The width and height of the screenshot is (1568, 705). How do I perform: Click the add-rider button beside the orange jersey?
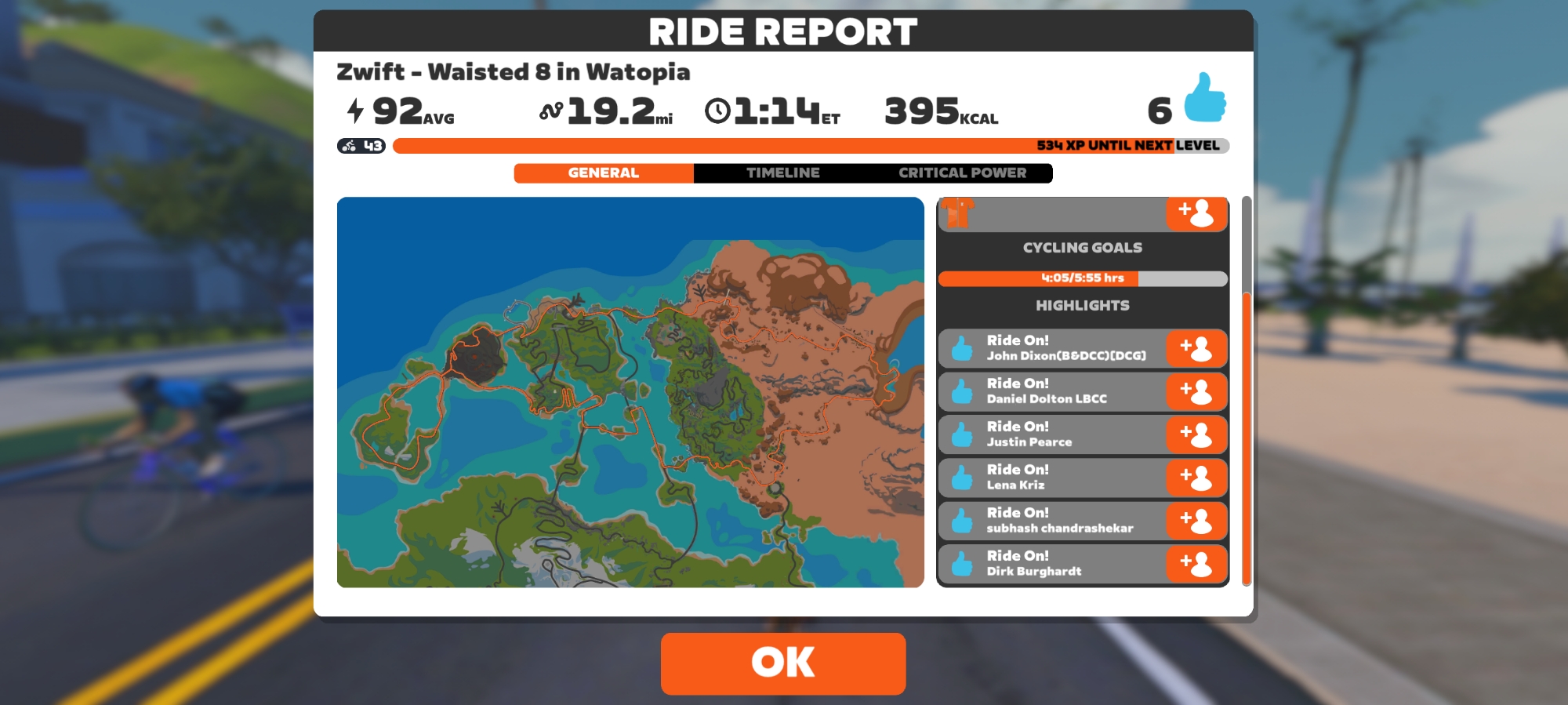(x=1196, y=213)
